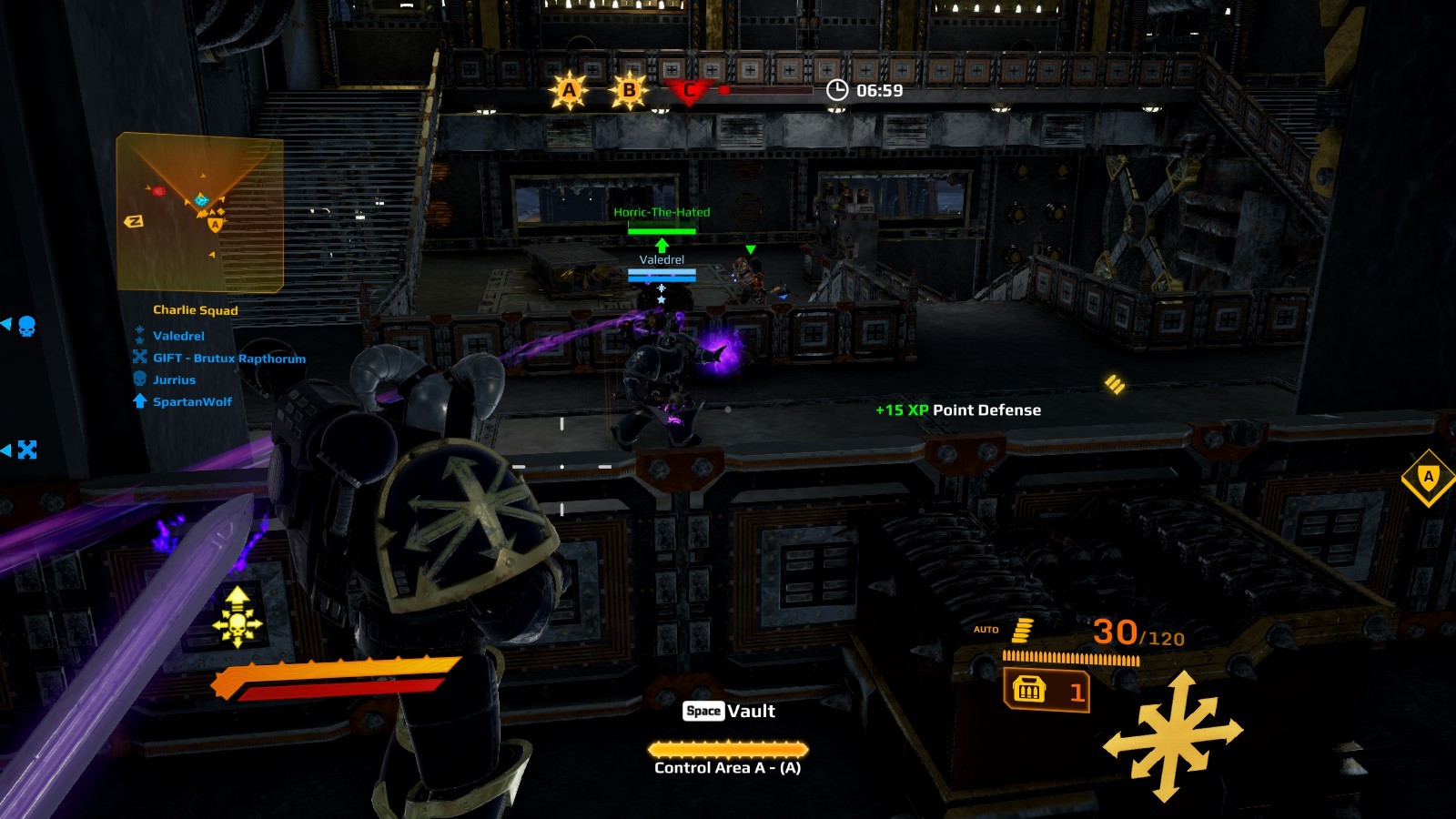The height and width of the screenshot is (819, 1456).
Task: Select squad member Jurrius
Action: (174, 380)
